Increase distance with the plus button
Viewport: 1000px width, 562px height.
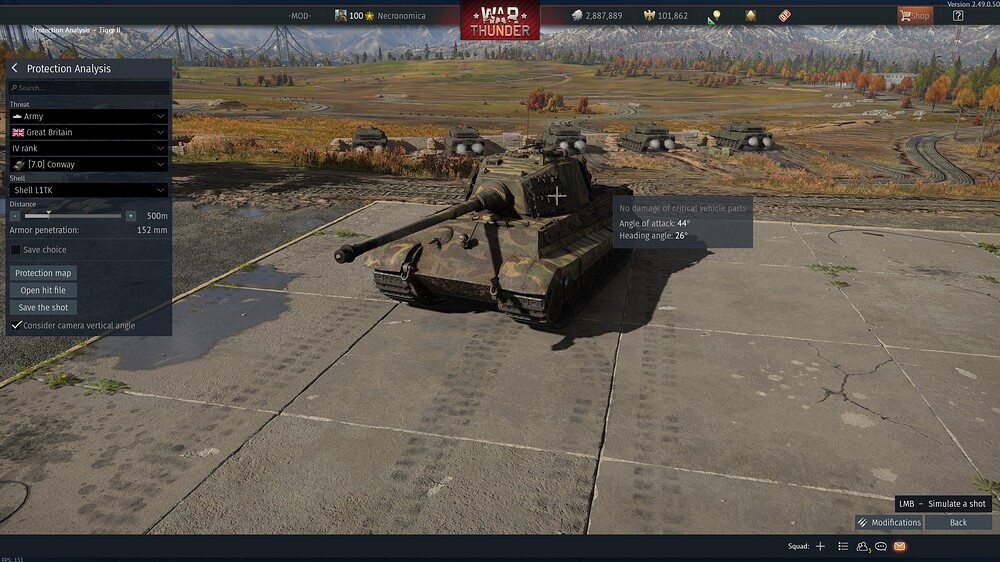click(x=130, y=215)
